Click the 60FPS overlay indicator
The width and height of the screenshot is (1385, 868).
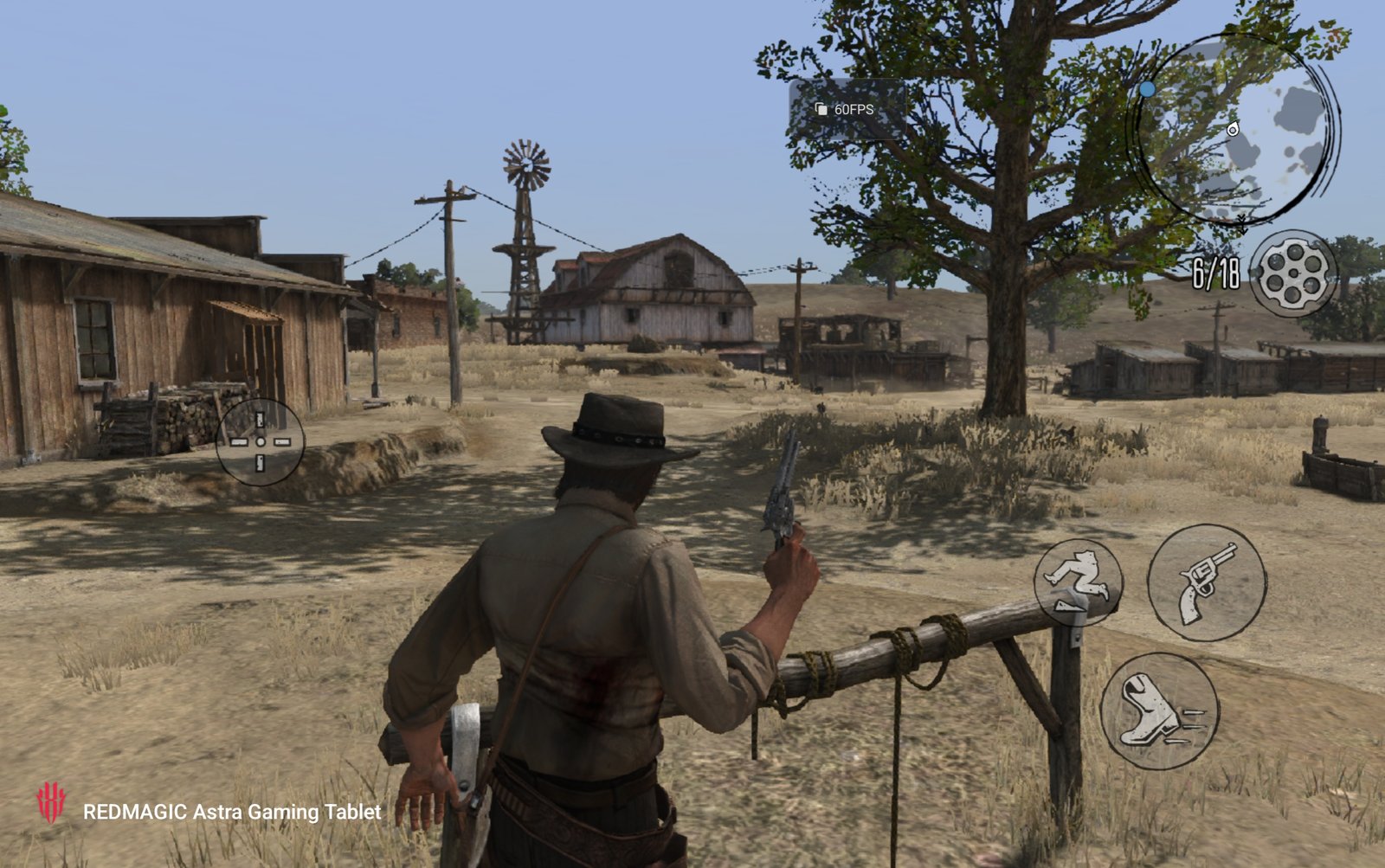[x=847, y=110]
